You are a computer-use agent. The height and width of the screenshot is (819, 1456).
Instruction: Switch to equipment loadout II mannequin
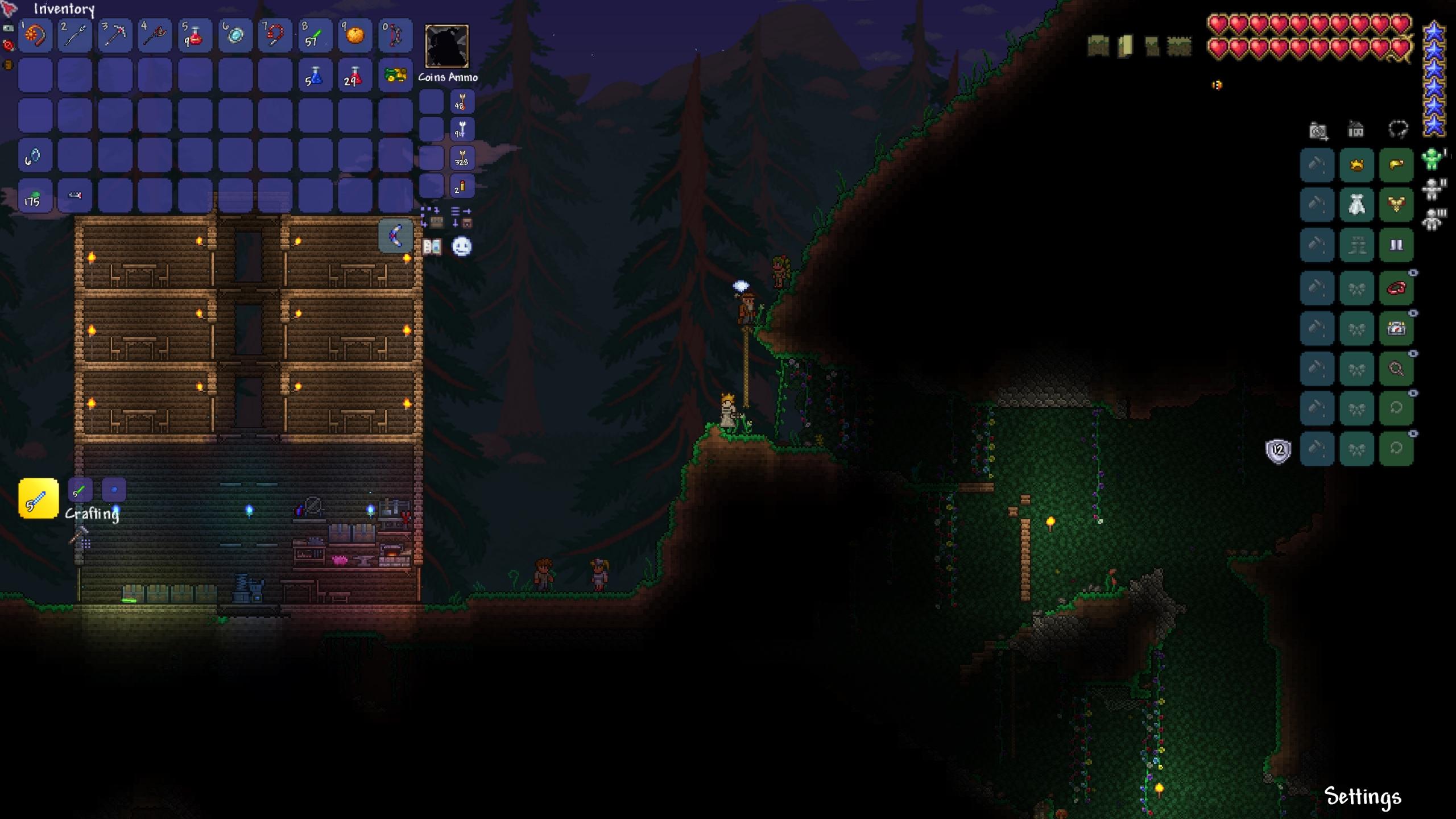pyautogui.click(x=1431, y=188)
